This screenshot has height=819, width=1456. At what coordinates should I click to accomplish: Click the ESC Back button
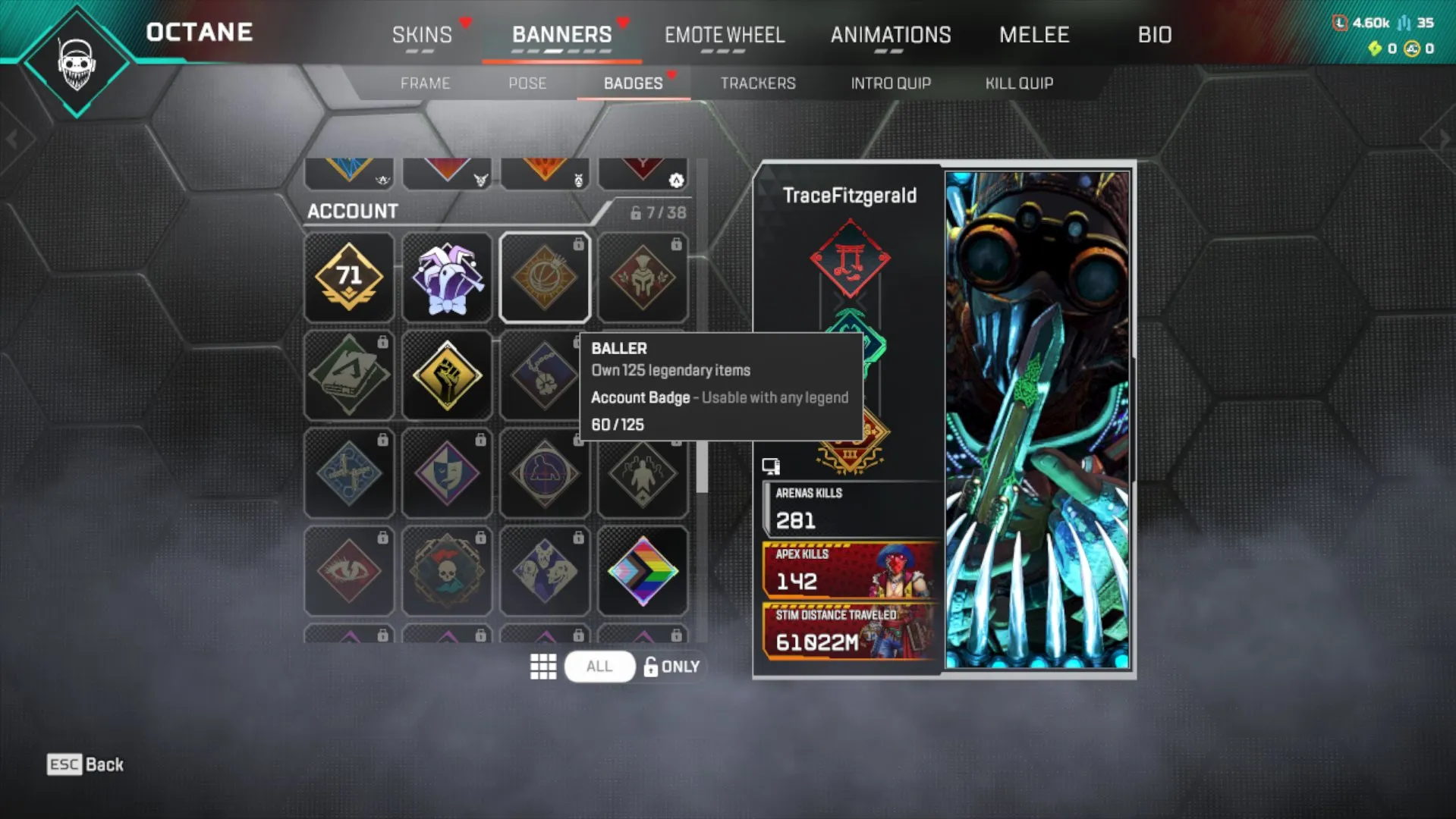(83, 764)
